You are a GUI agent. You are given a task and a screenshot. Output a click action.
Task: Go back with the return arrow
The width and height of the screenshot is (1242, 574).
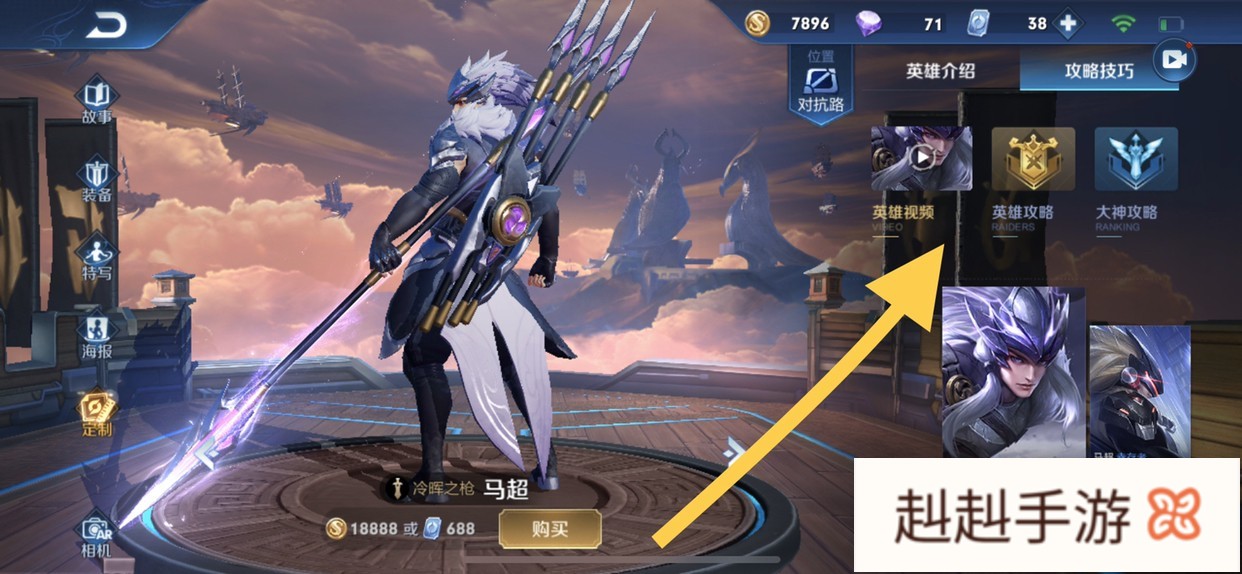104,27
